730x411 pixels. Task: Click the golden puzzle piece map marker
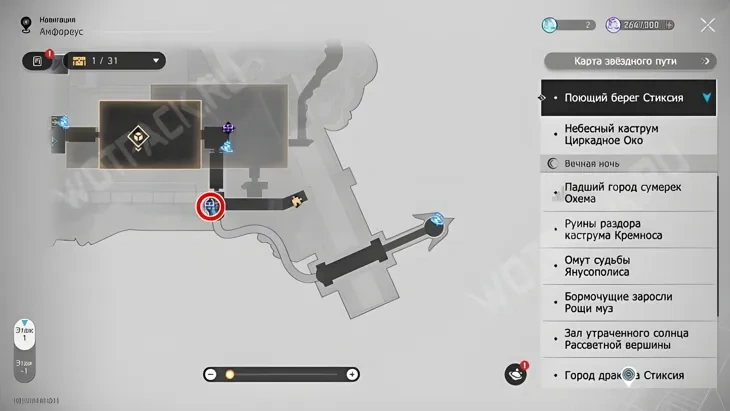(296, 201)
